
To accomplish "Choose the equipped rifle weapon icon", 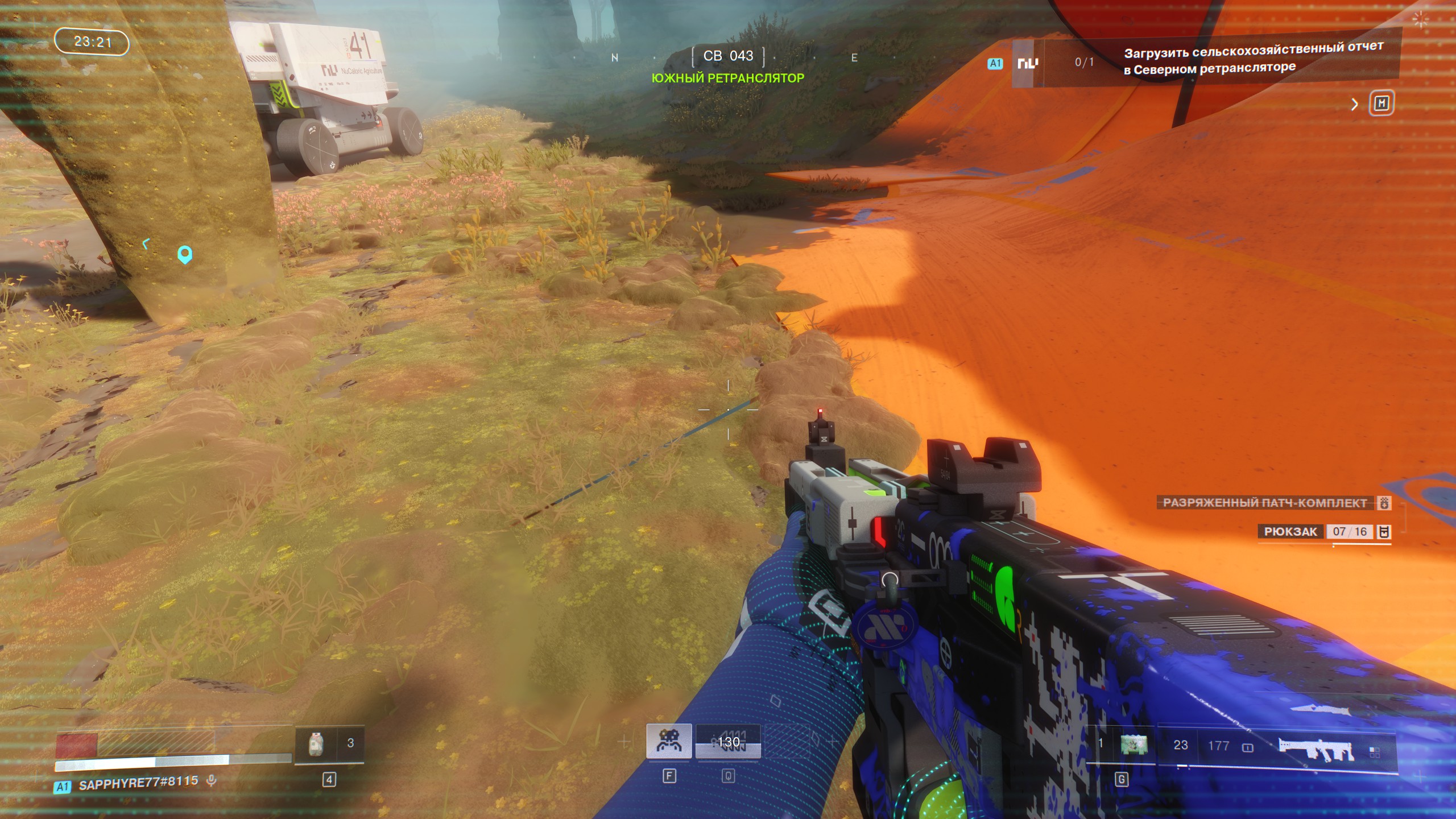I will pyautogui.click(x=1315, y=748).
